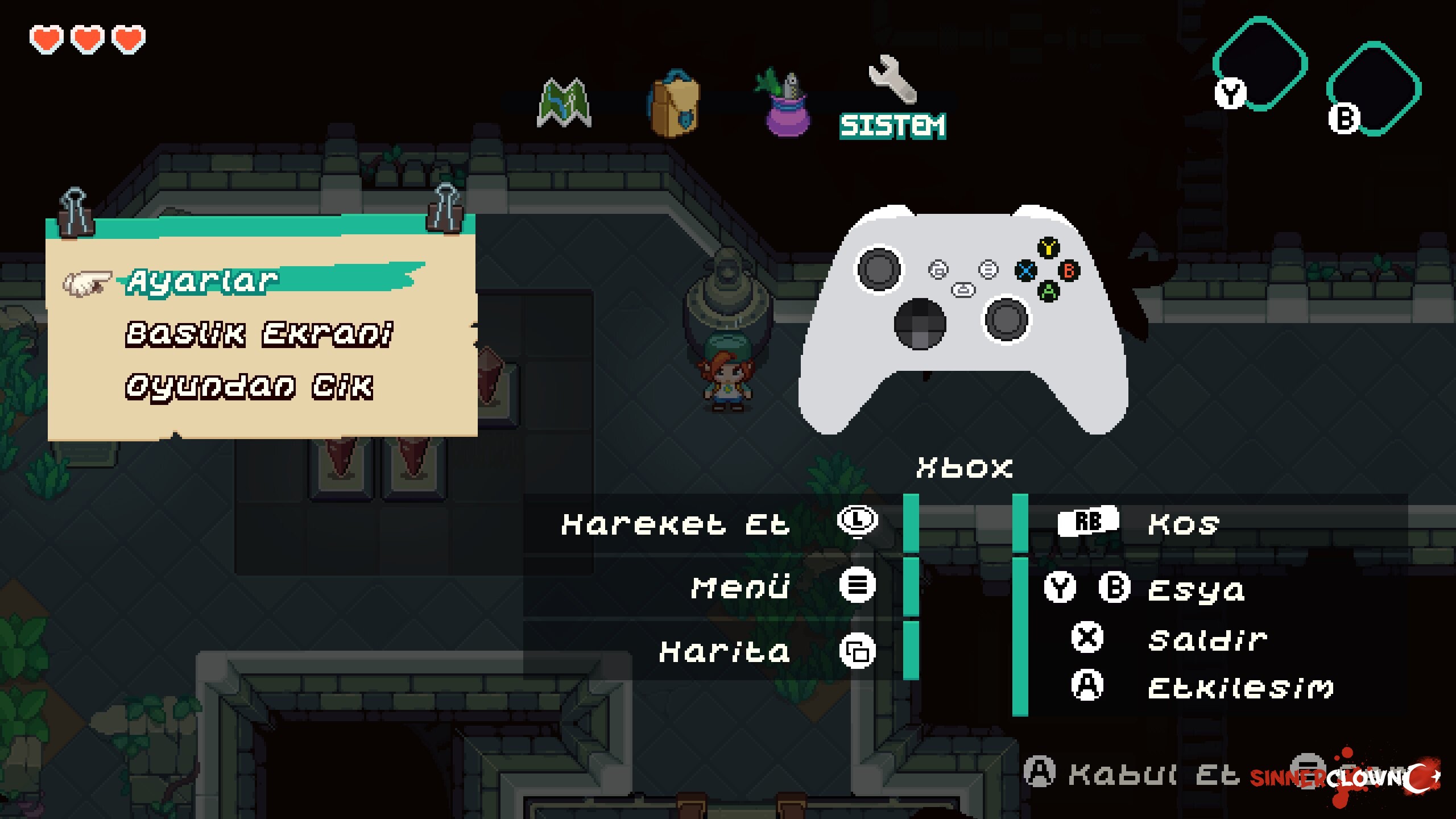
Task: Open the Ayarlar settings entry
Action: pos(203,281)
